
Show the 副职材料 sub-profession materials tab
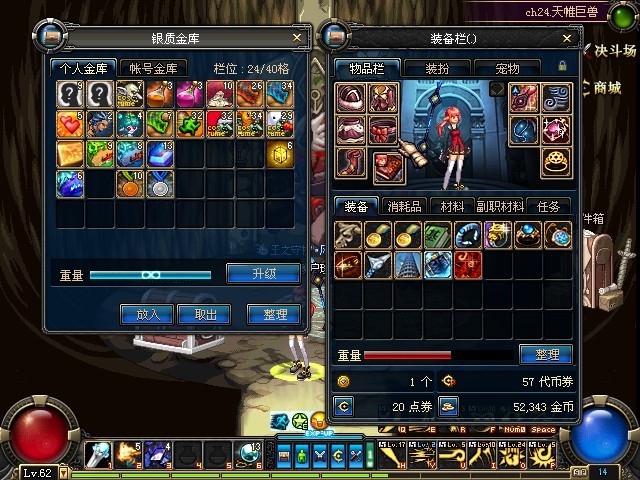pyautogui.click(x=498, y=206)
